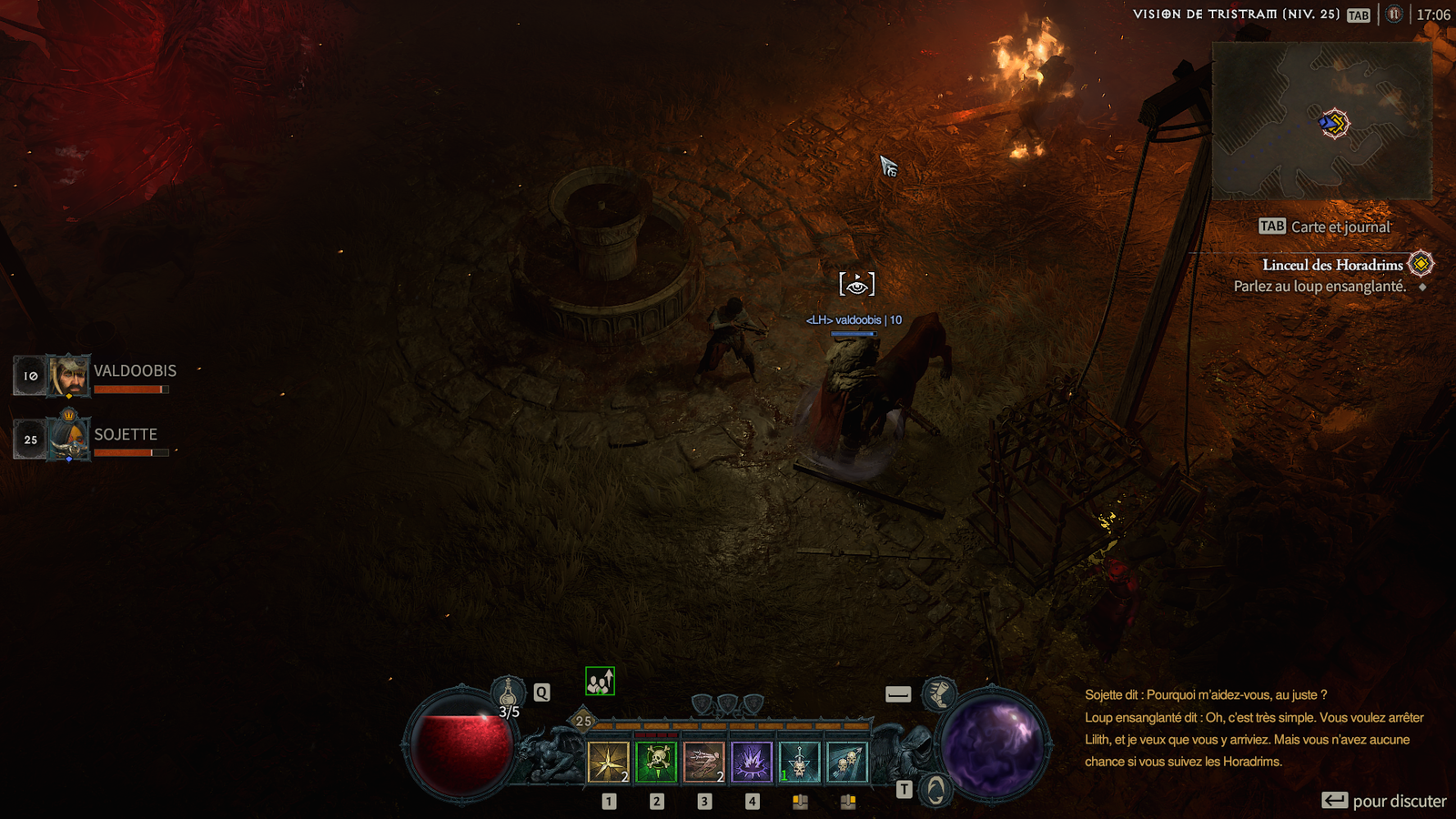Open the Carte et journal label

(x=1340, y=227)
